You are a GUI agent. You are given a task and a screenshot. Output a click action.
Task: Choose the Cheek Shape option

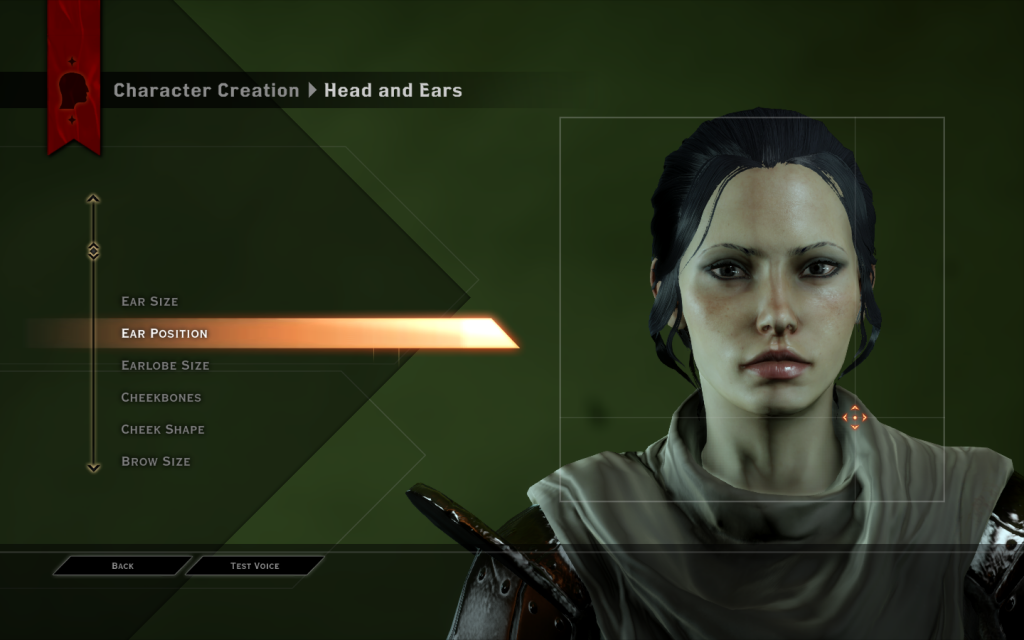pyautogui.click(x=163, y=429)
